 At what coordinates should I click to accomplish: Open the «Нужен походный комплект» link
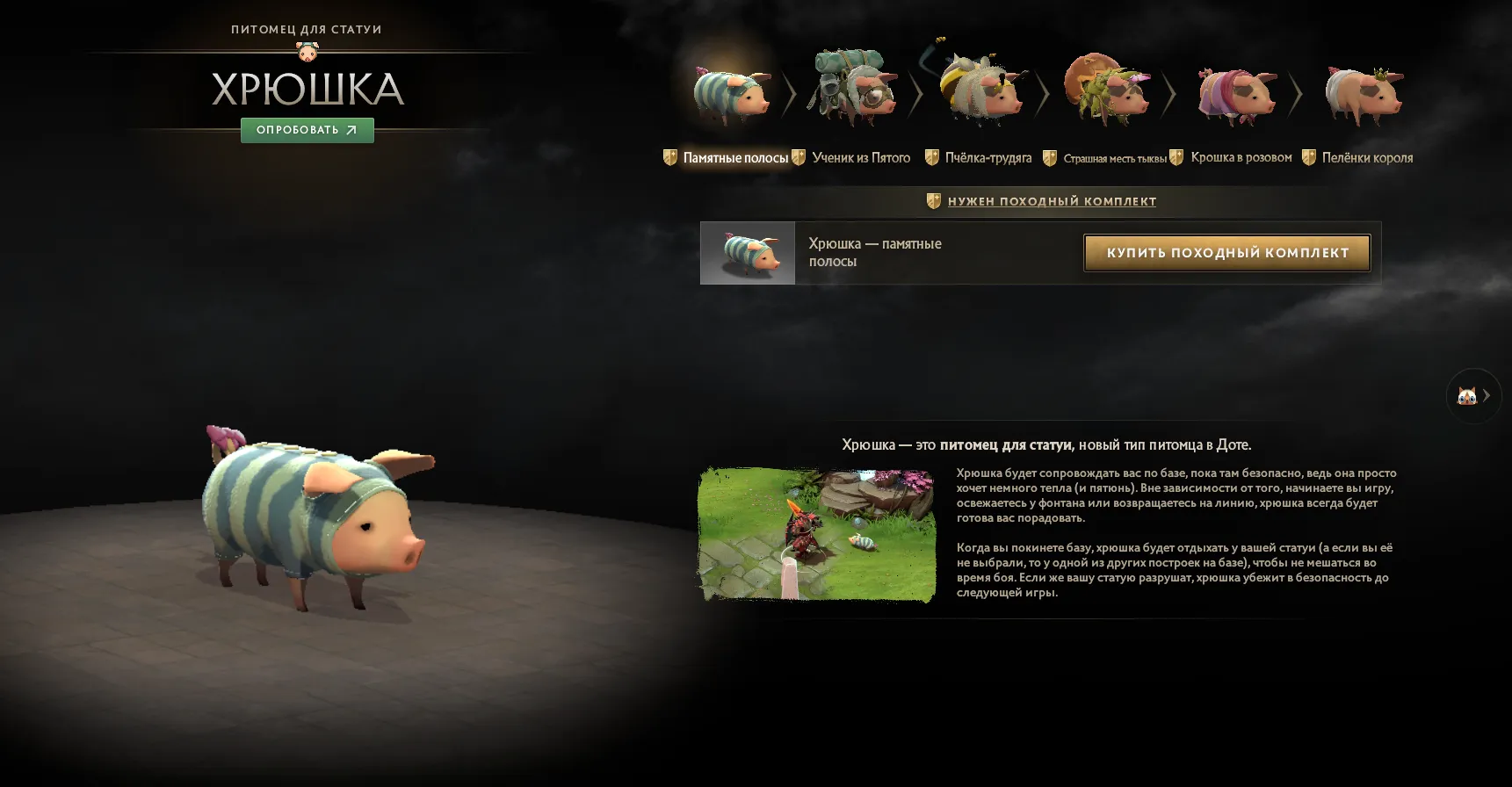(1052, 200)
